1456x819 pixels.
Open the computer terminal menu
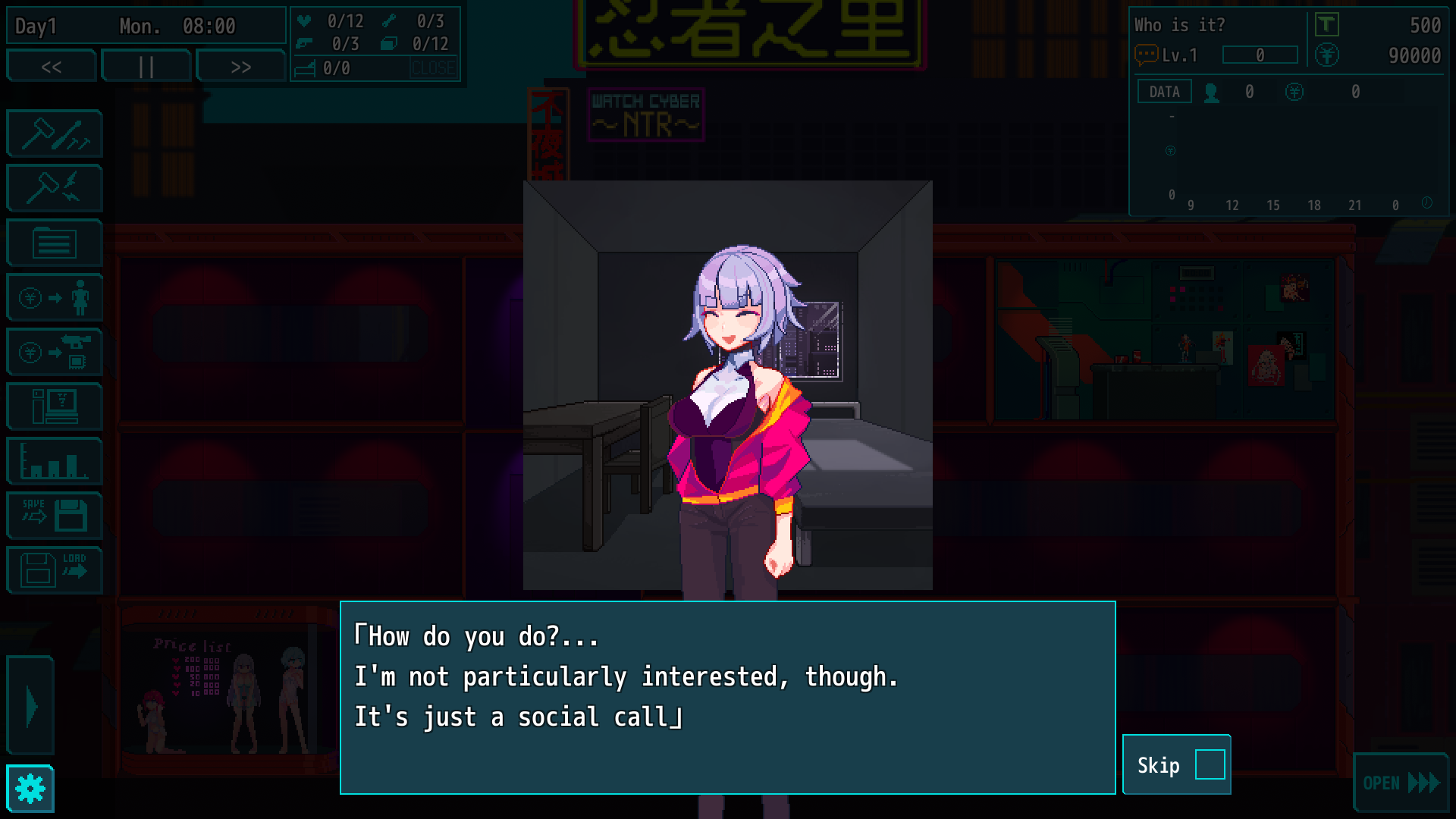point(55,406)
